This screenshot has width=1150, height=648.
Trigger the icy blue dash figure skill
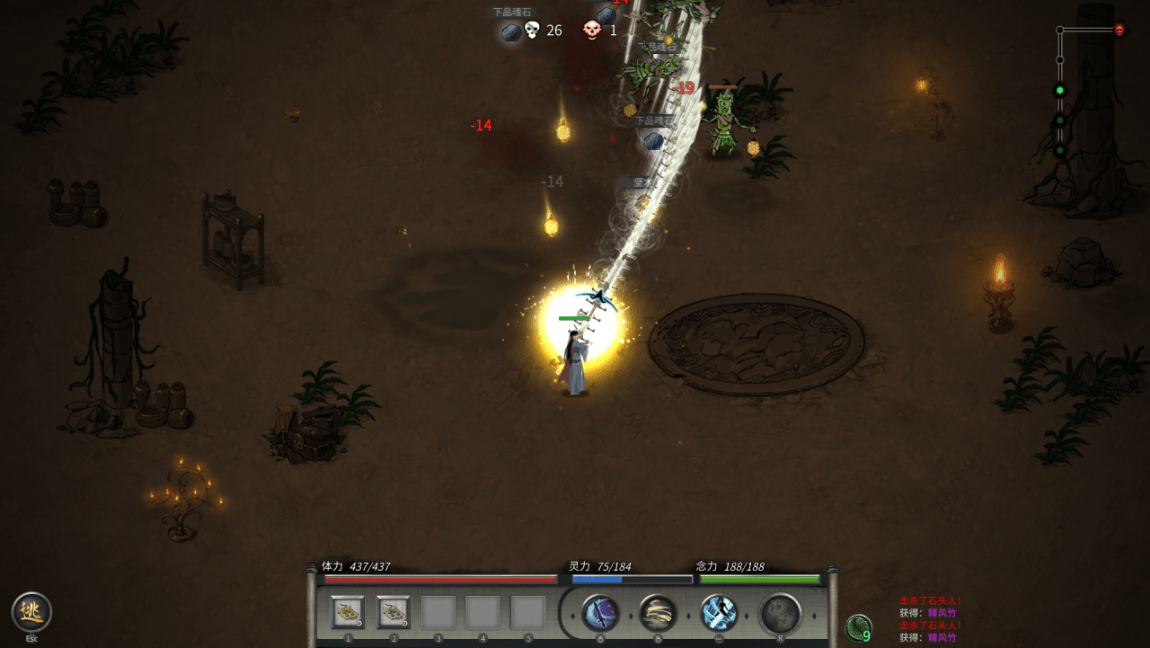point(719,613)
